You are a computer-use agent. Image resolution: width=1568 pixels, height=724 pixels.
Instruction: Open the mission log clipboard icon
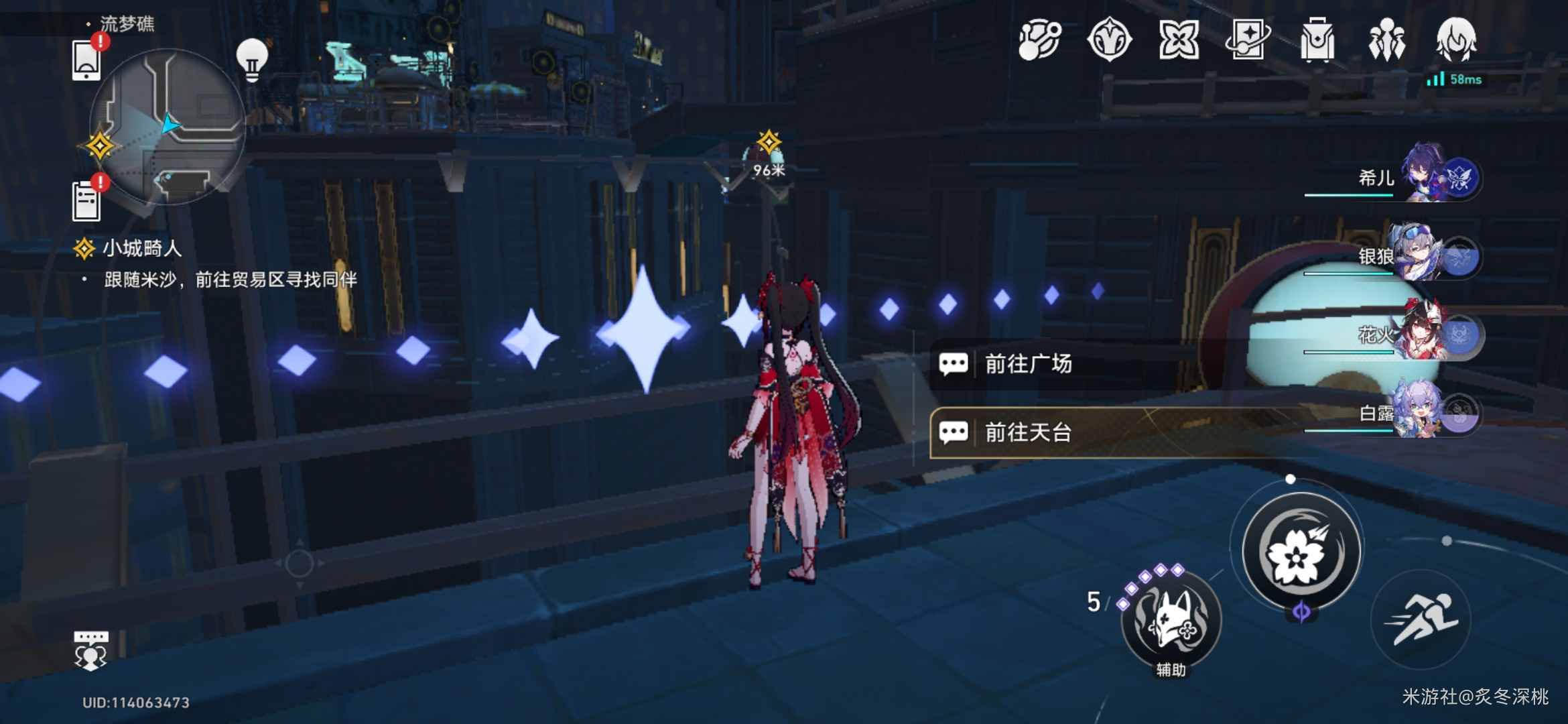(87, 200)
